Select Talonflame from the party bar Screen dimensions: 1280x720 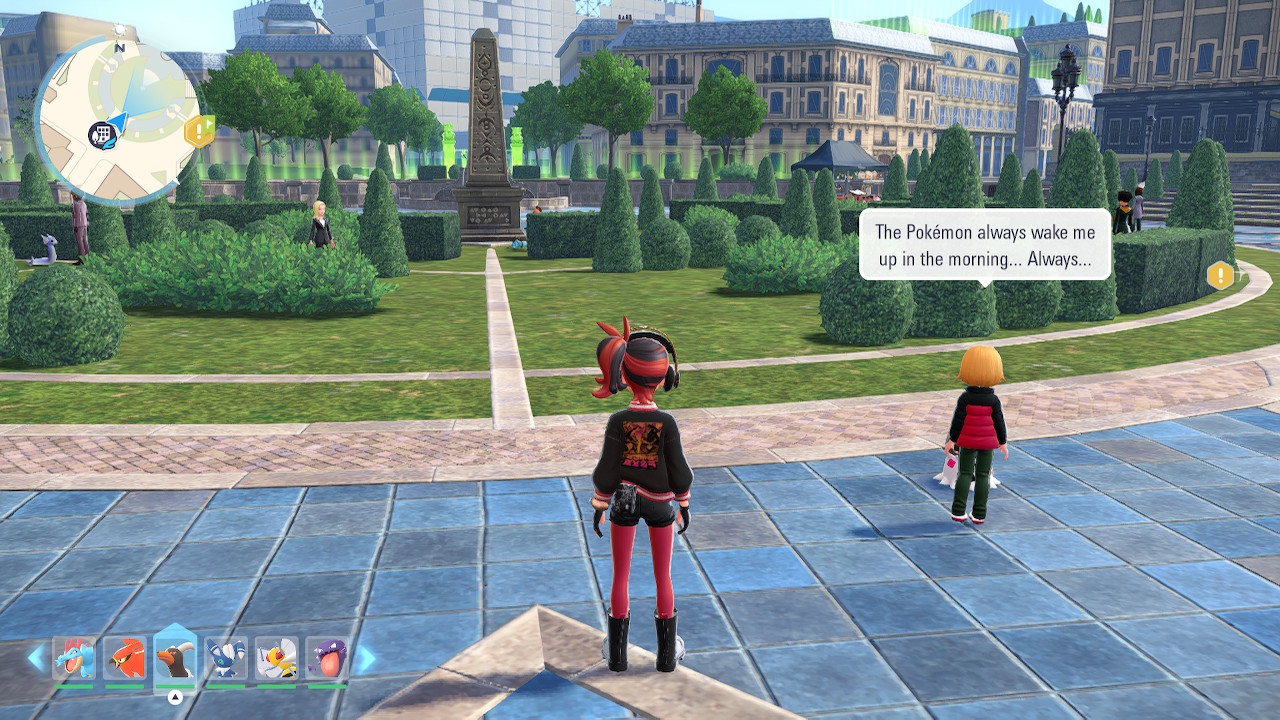125,659
